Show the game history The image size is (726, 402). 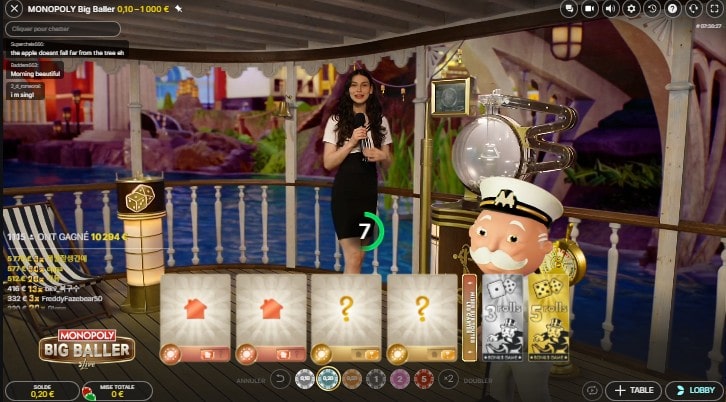pyautogui.click(x=652, y=8)
